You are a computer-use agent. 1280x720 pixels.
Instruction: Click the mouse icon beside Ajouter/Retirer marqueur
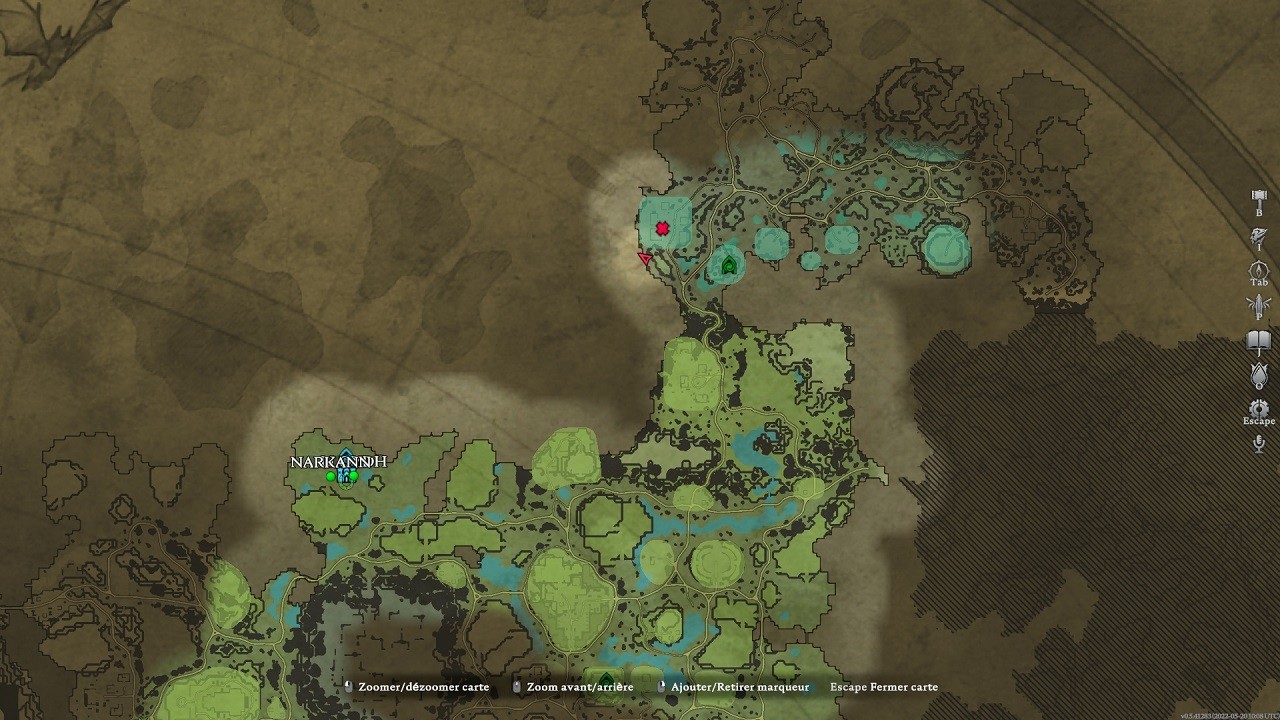click(661, 687)
